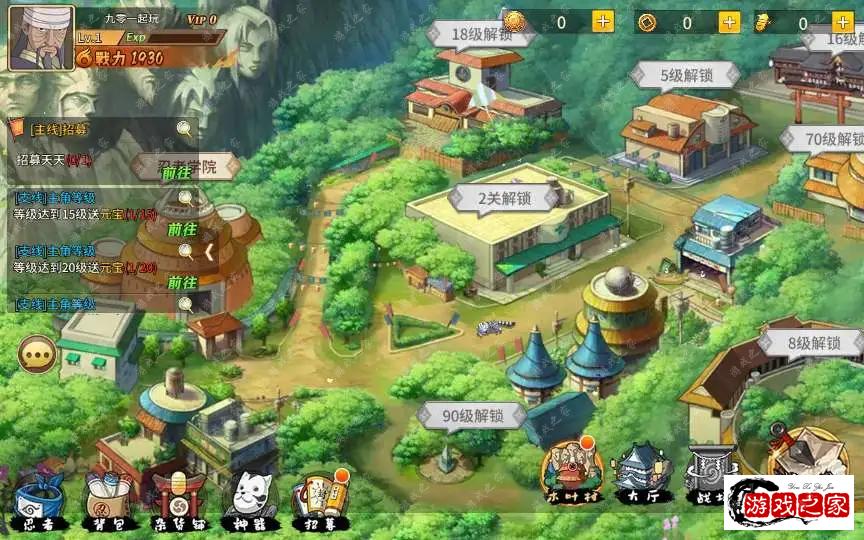Viewport: 864px width, 540px height.
Task: Open the 忍者 (Ninja) menu
Action: 40,498
